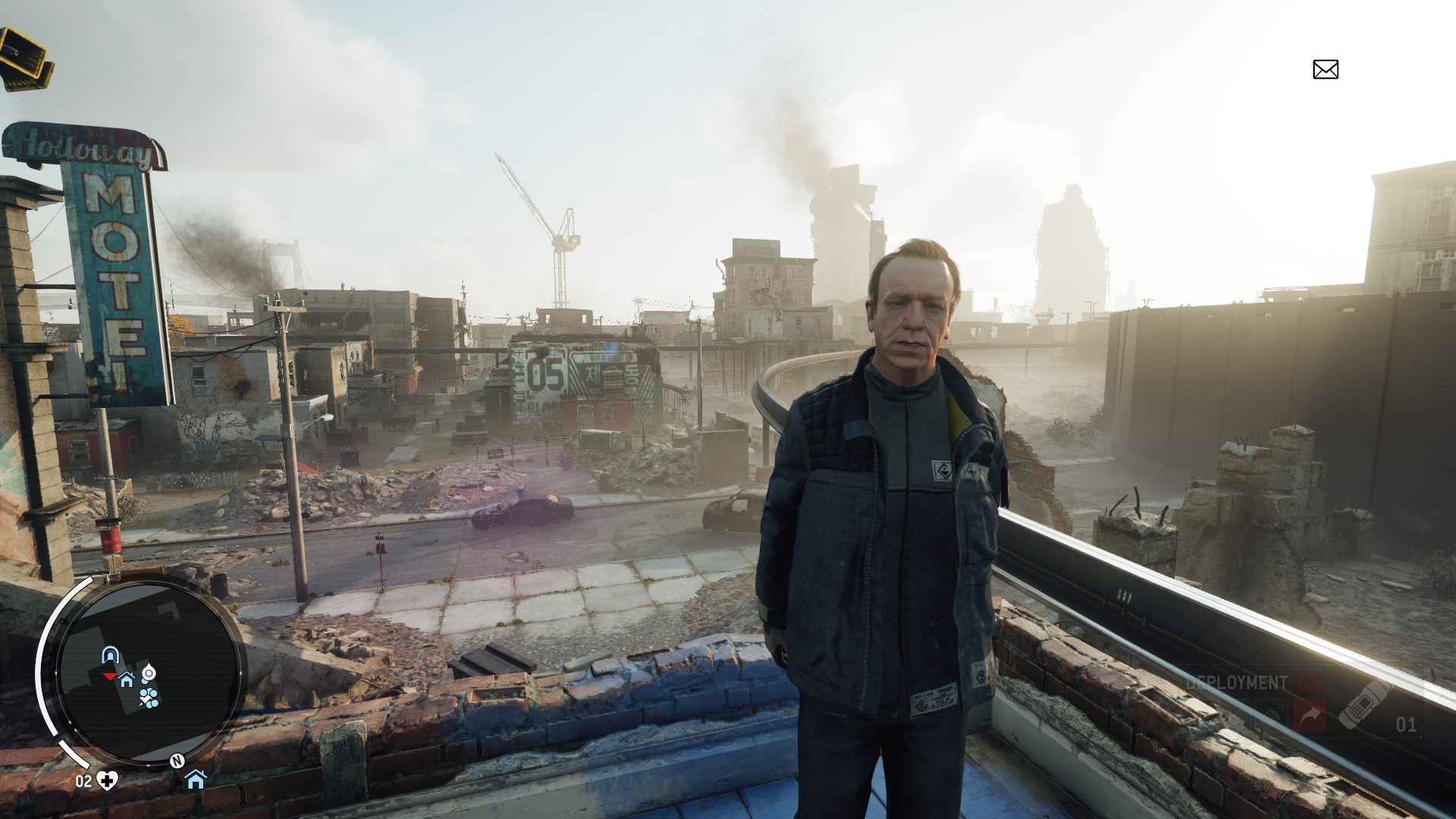
Task: Click the cluster of blue dots on minimap
Action: 148,698
